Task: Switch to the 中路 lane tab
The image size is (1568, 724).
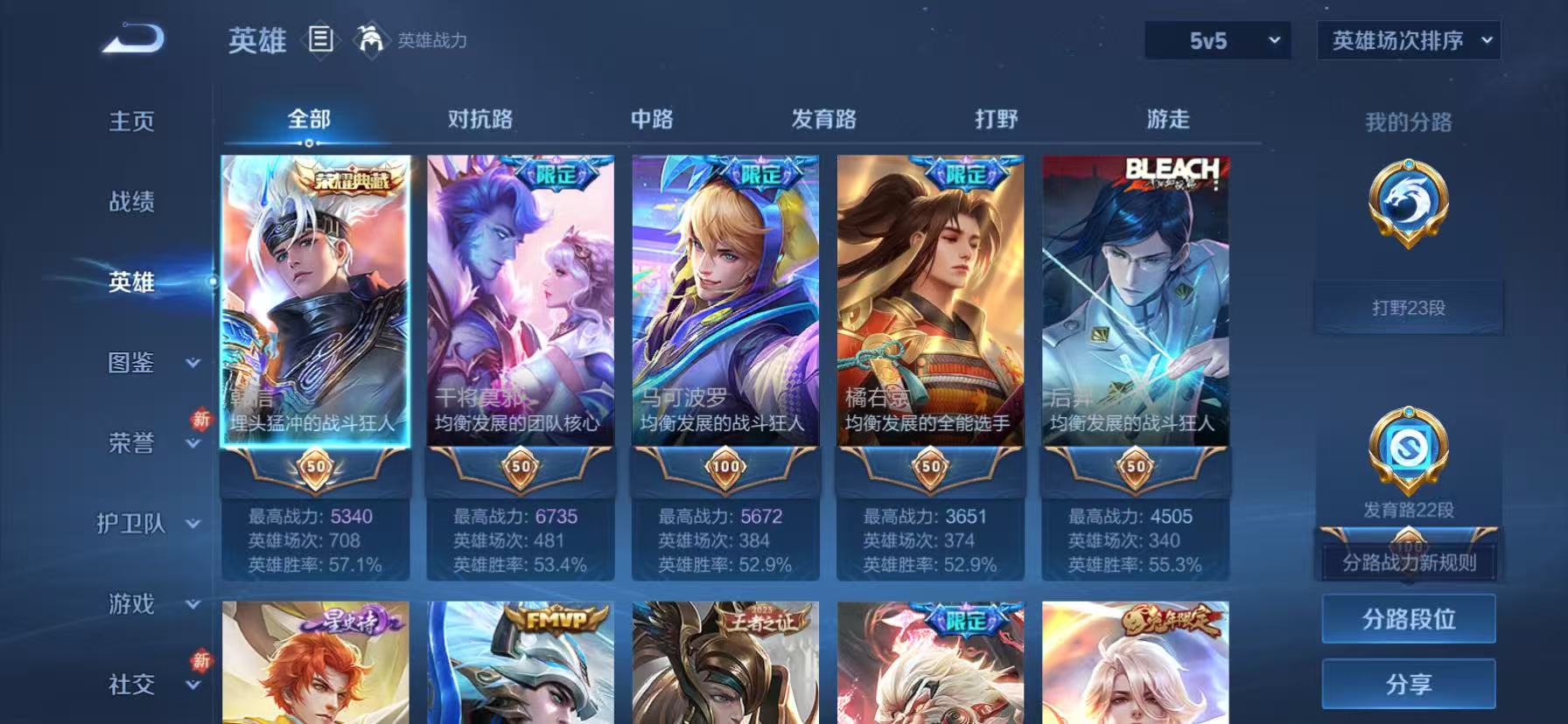Action: (x=653, y=117)
